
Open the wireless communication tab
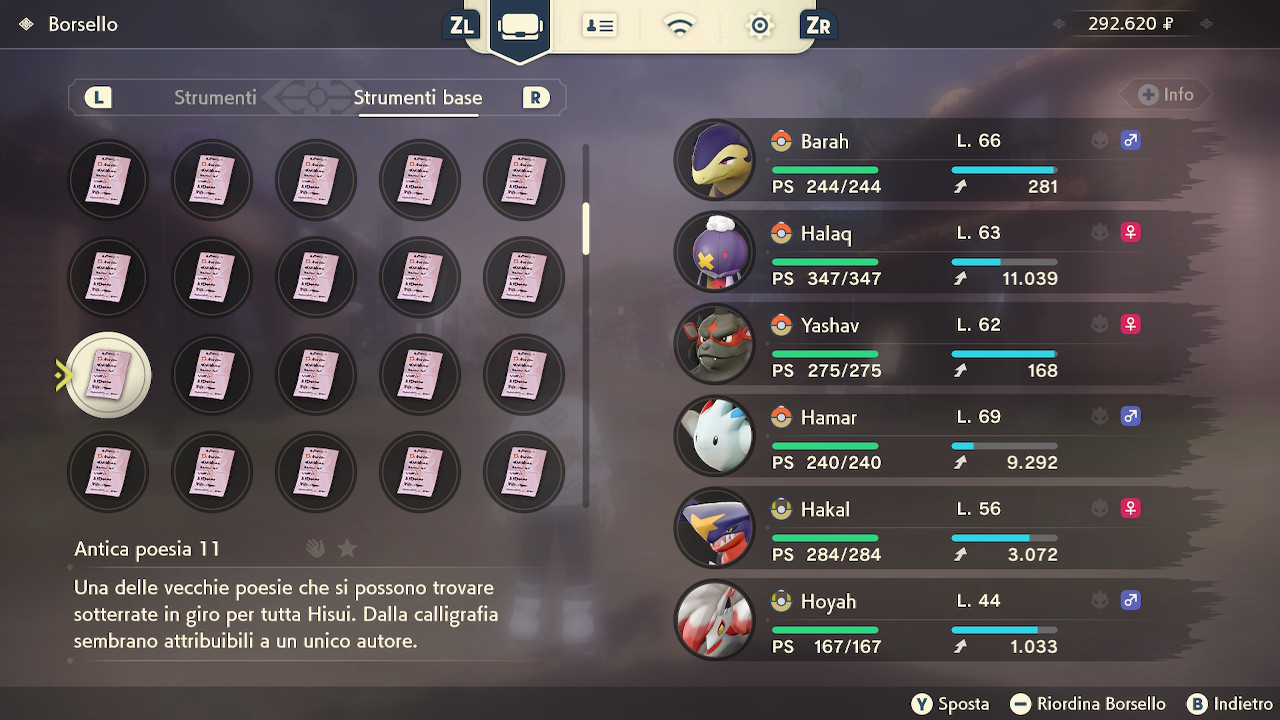(x=680, y=25)
